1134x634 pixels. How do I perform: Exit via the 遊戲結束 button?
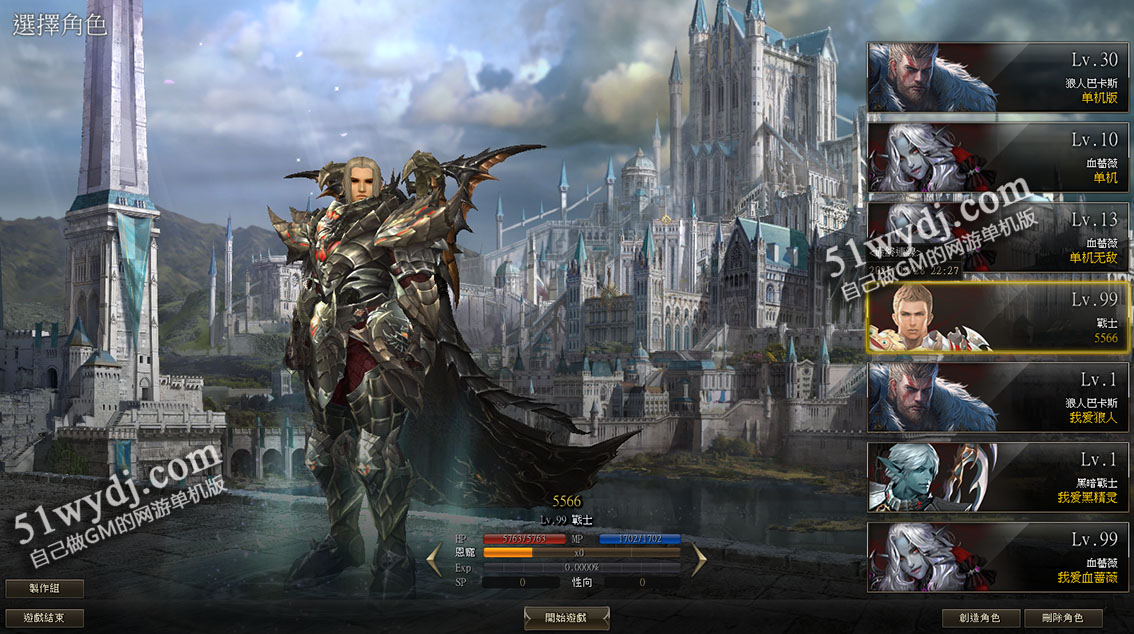pyautogui.click(x=44, y=618)
